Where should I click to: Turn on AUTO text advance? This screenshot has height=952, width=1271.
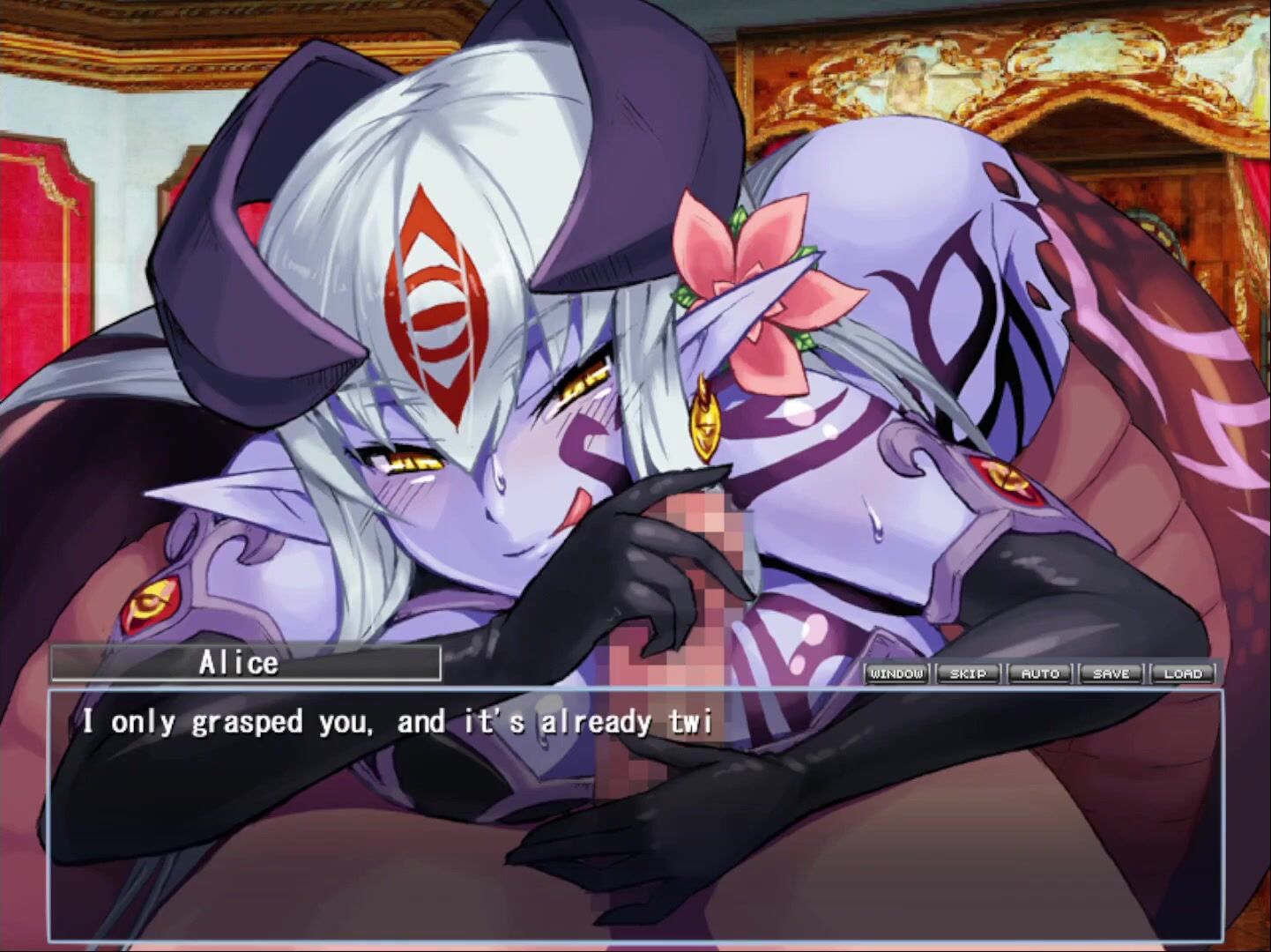click(x=1040, y=673)
